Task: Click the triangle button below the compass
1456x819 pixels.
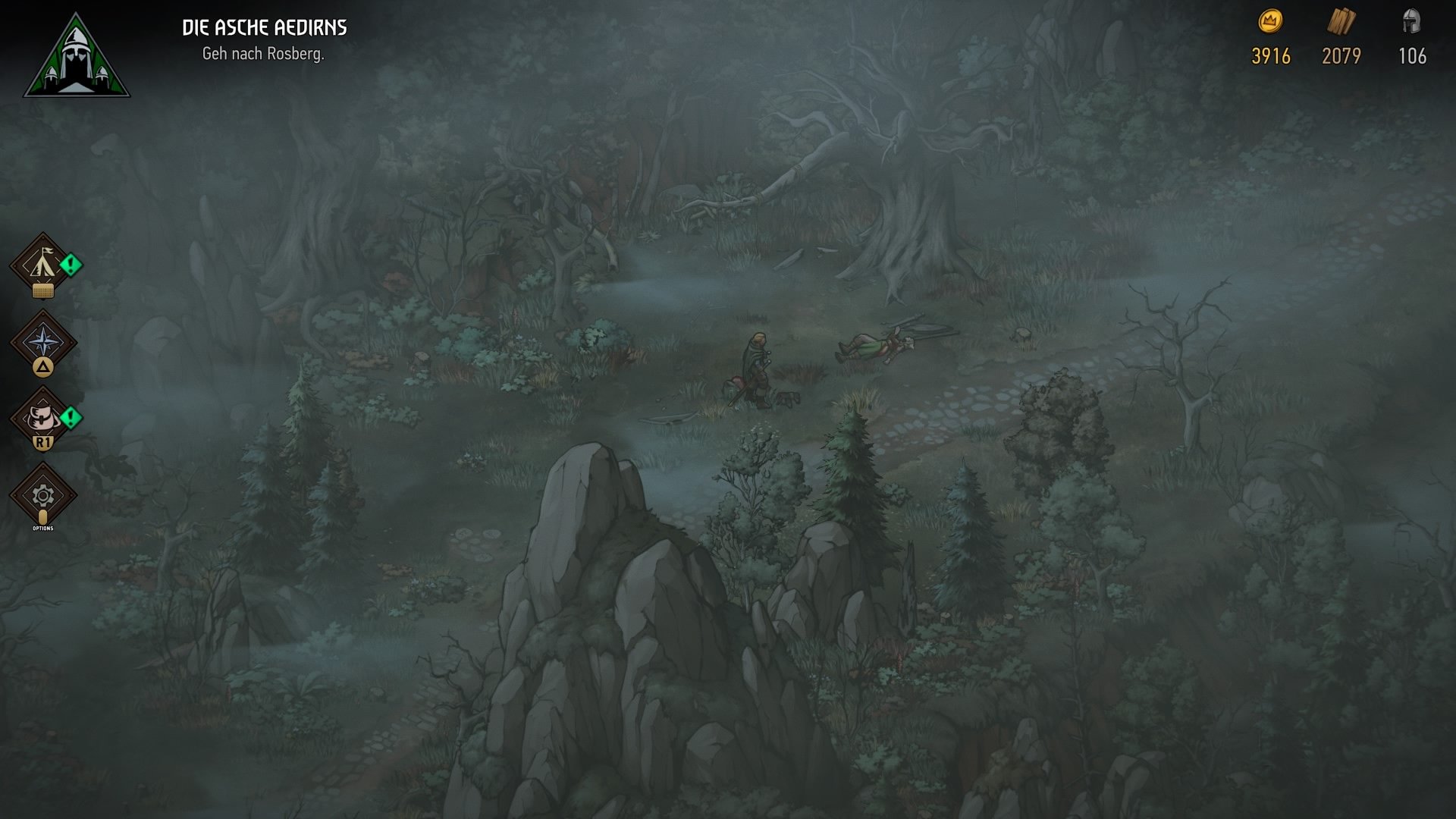Action: click(x=44, y=368)
